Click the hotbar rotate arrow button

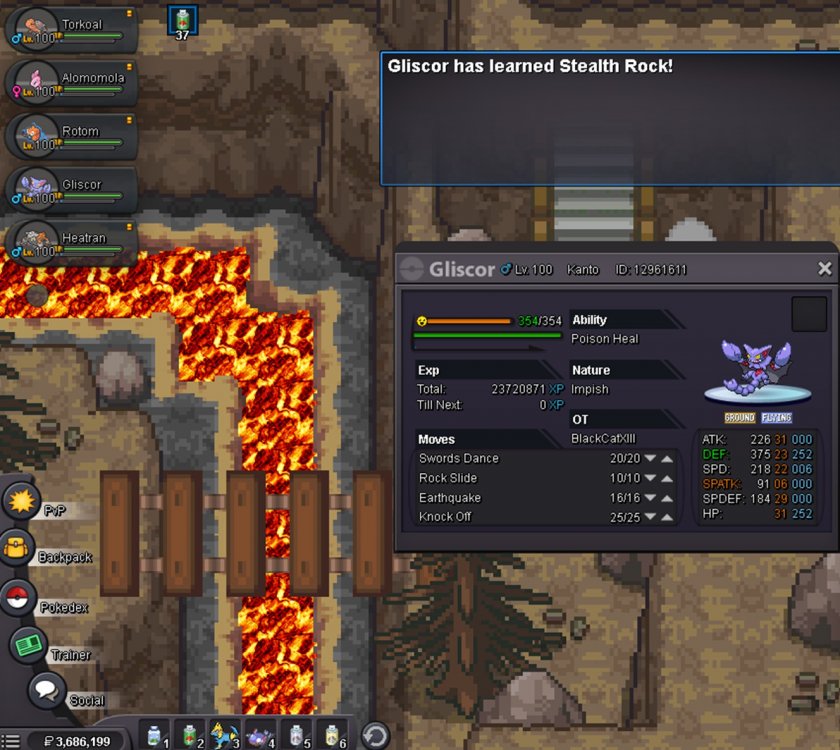375,735
